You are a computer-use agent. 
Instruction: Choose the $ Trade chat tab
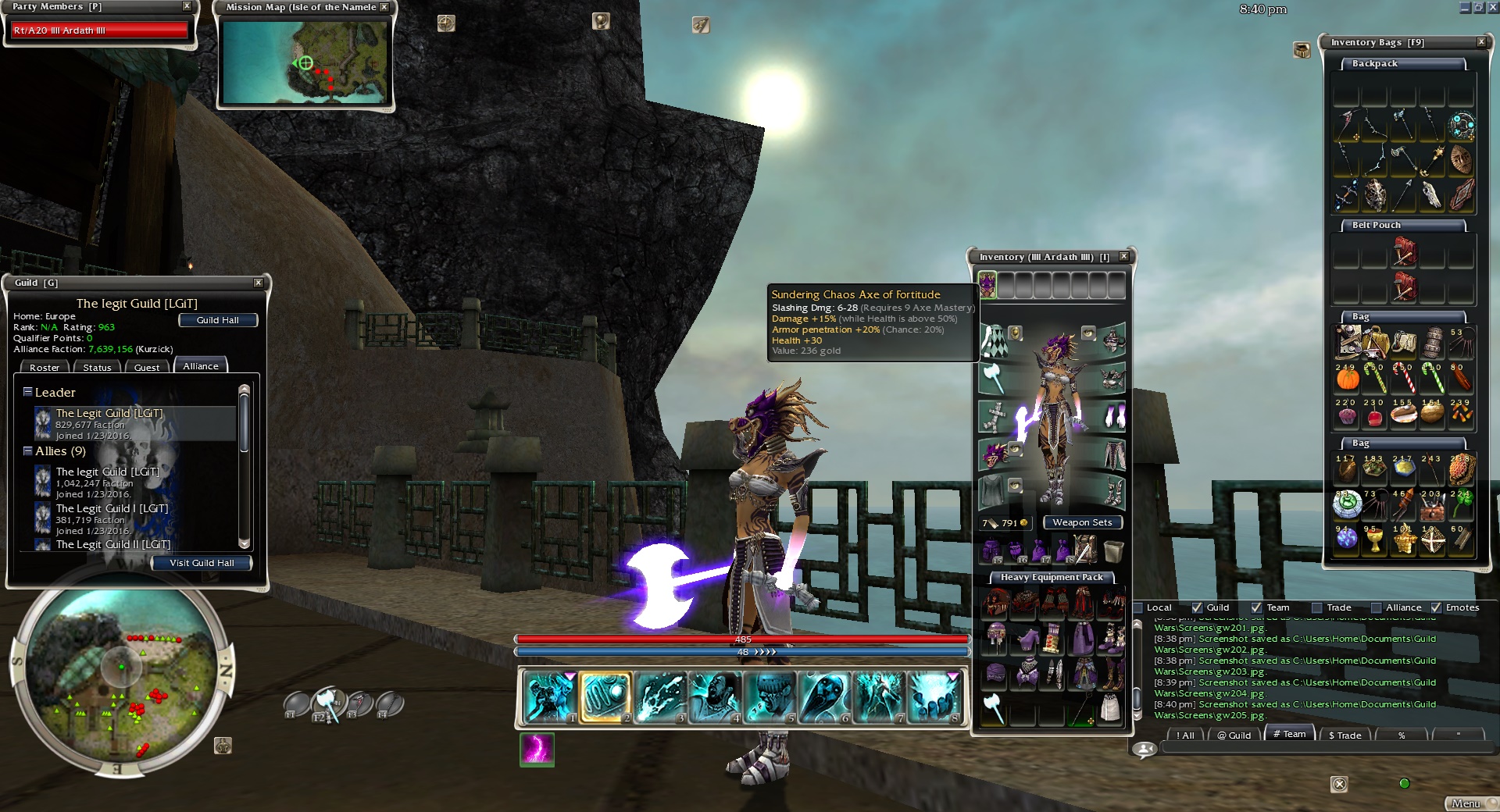point(1345,735)
